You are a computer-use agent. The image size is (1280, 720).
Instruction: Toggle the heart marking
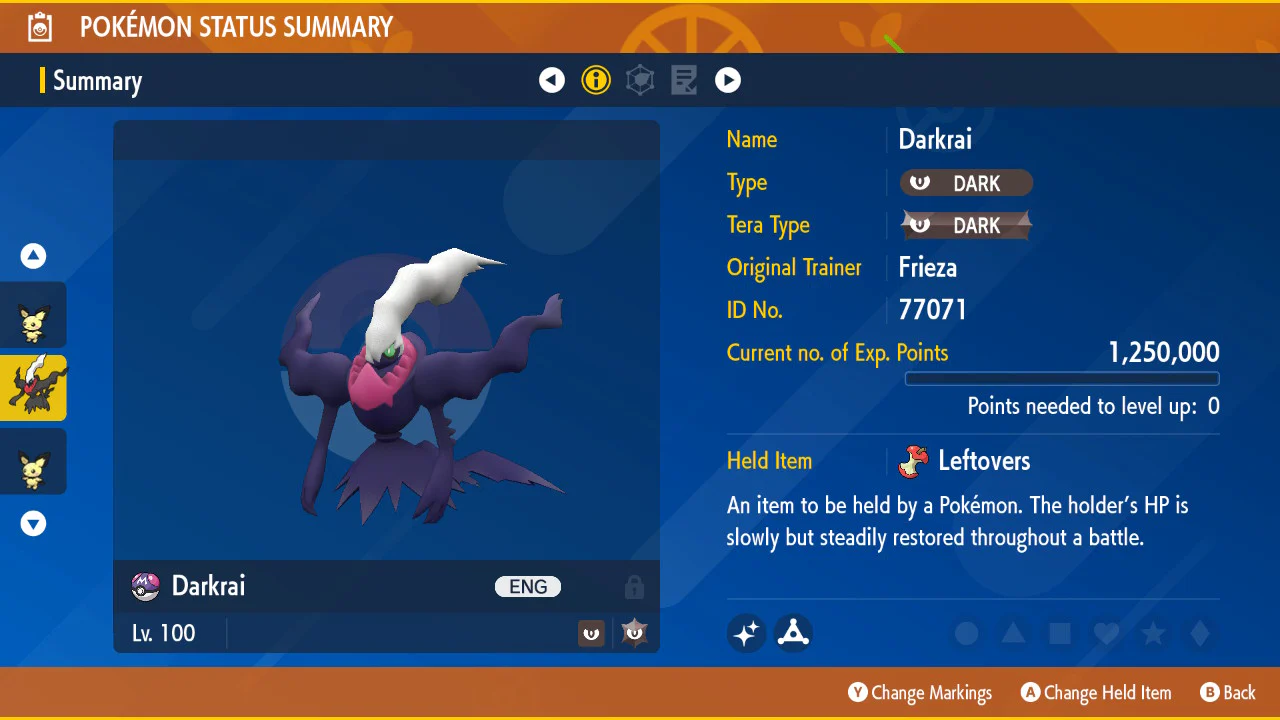1106,633
